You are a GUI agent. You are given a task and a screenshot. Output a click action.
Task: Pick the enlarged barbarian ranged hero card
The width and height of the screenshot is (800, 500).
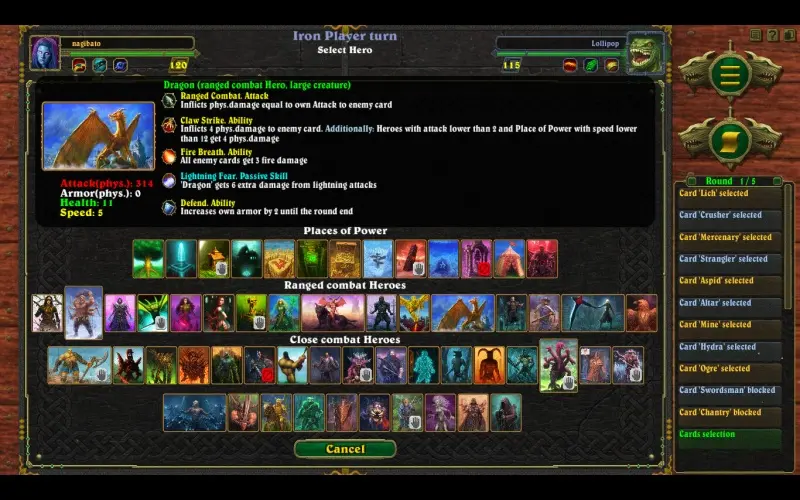coord(84,312)
